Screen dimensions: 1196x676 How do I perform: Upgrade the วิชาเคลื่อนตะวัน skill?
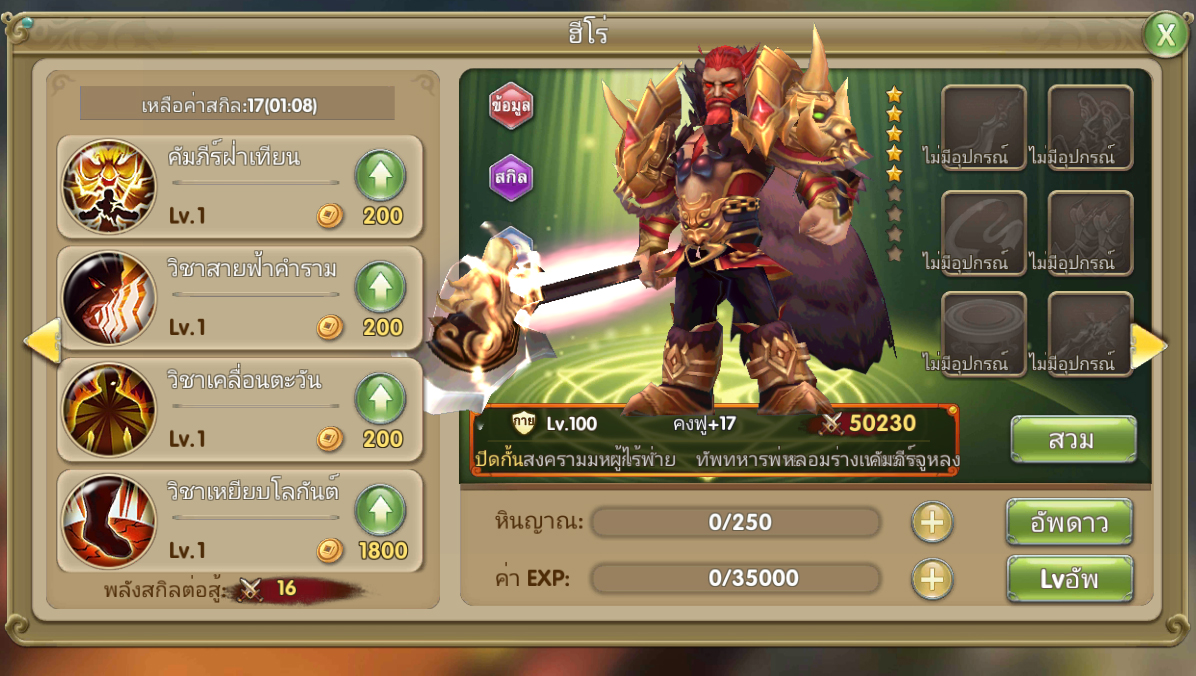381,399
